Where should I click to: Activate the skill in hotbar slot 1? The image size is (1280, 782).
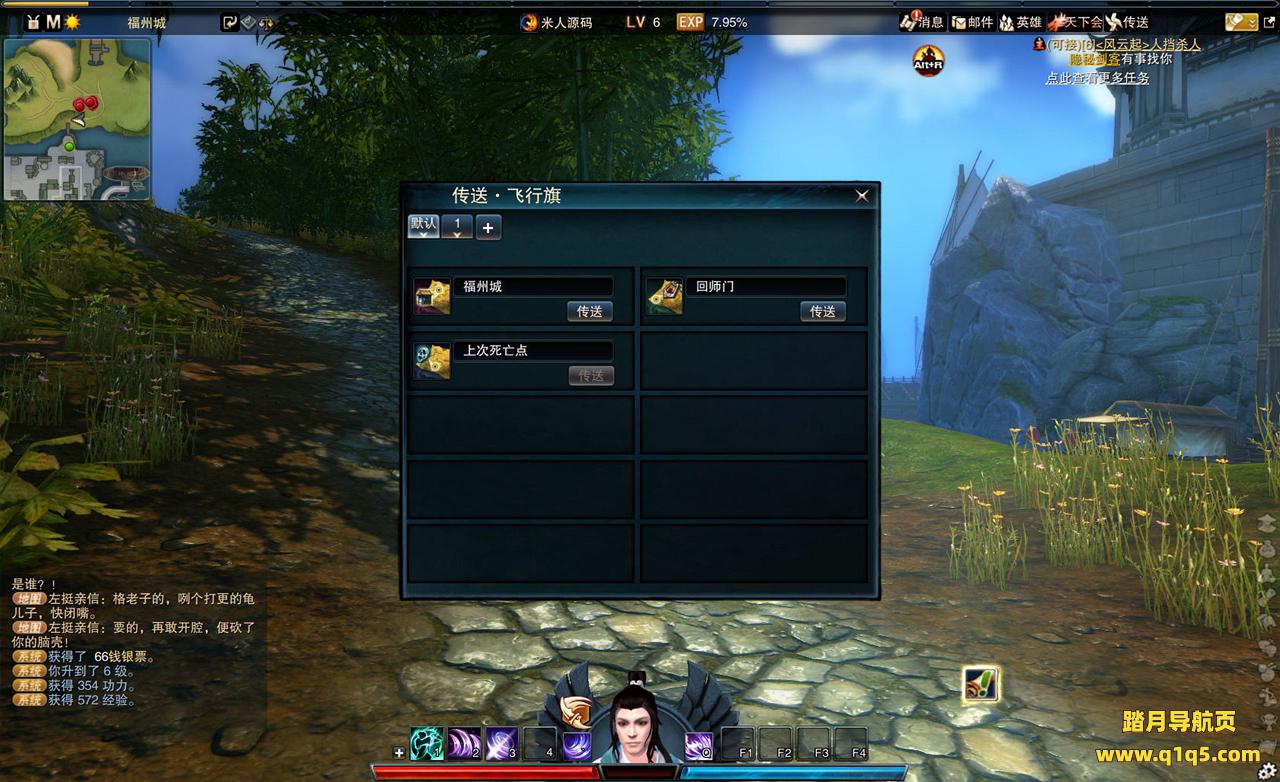click(x=427, y=744)
